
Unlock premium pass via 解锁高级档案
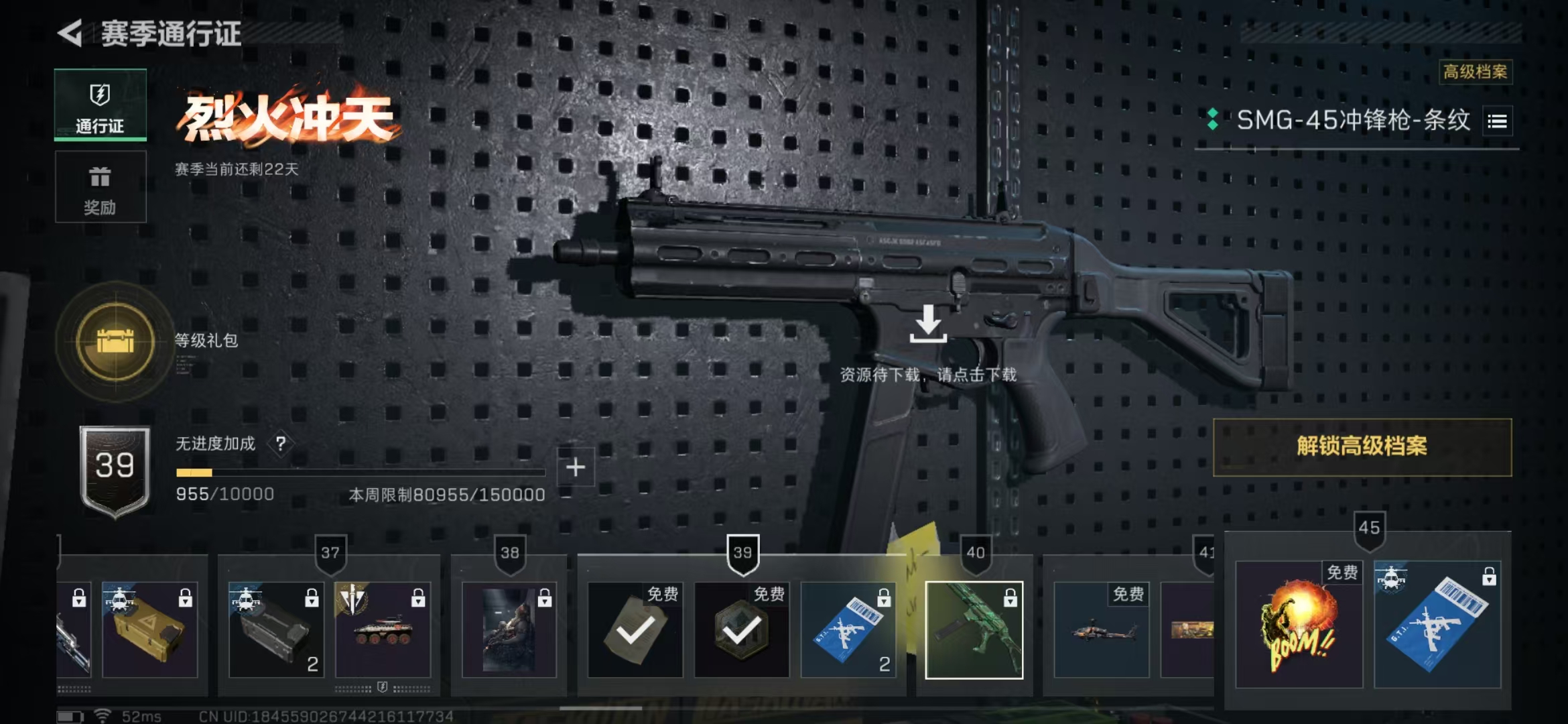[x=1362, y=447]
